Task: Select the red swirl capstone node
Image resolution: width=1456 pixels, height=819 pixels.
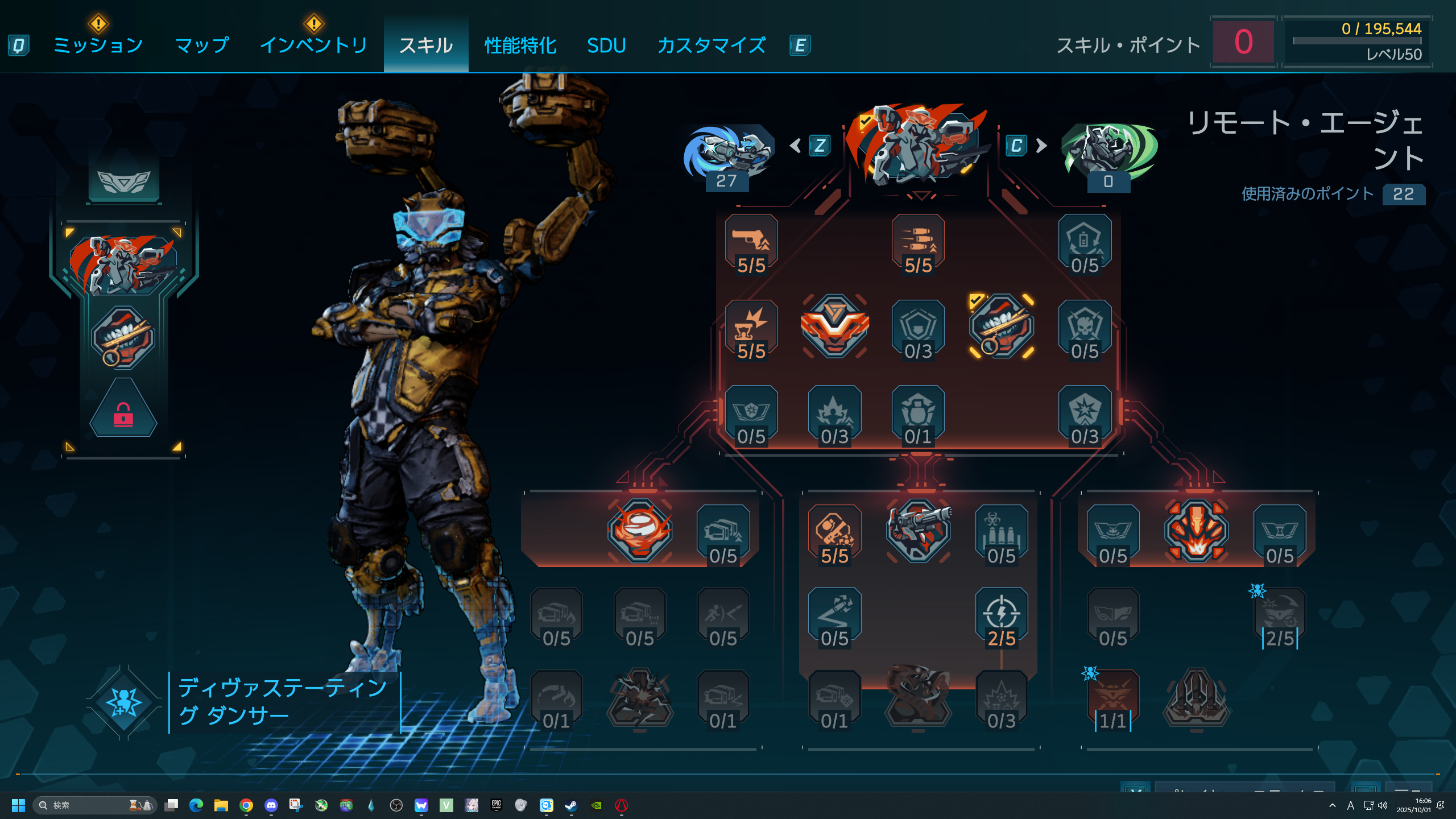Action: [640, 530]
